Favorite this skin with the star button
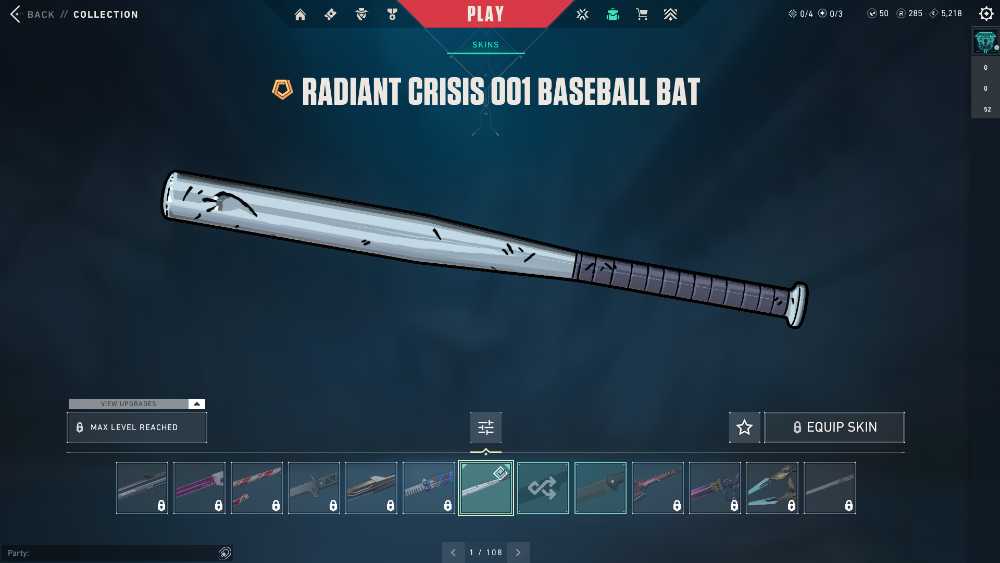The height and width of the screenshot is (563, 1000). 744,427
